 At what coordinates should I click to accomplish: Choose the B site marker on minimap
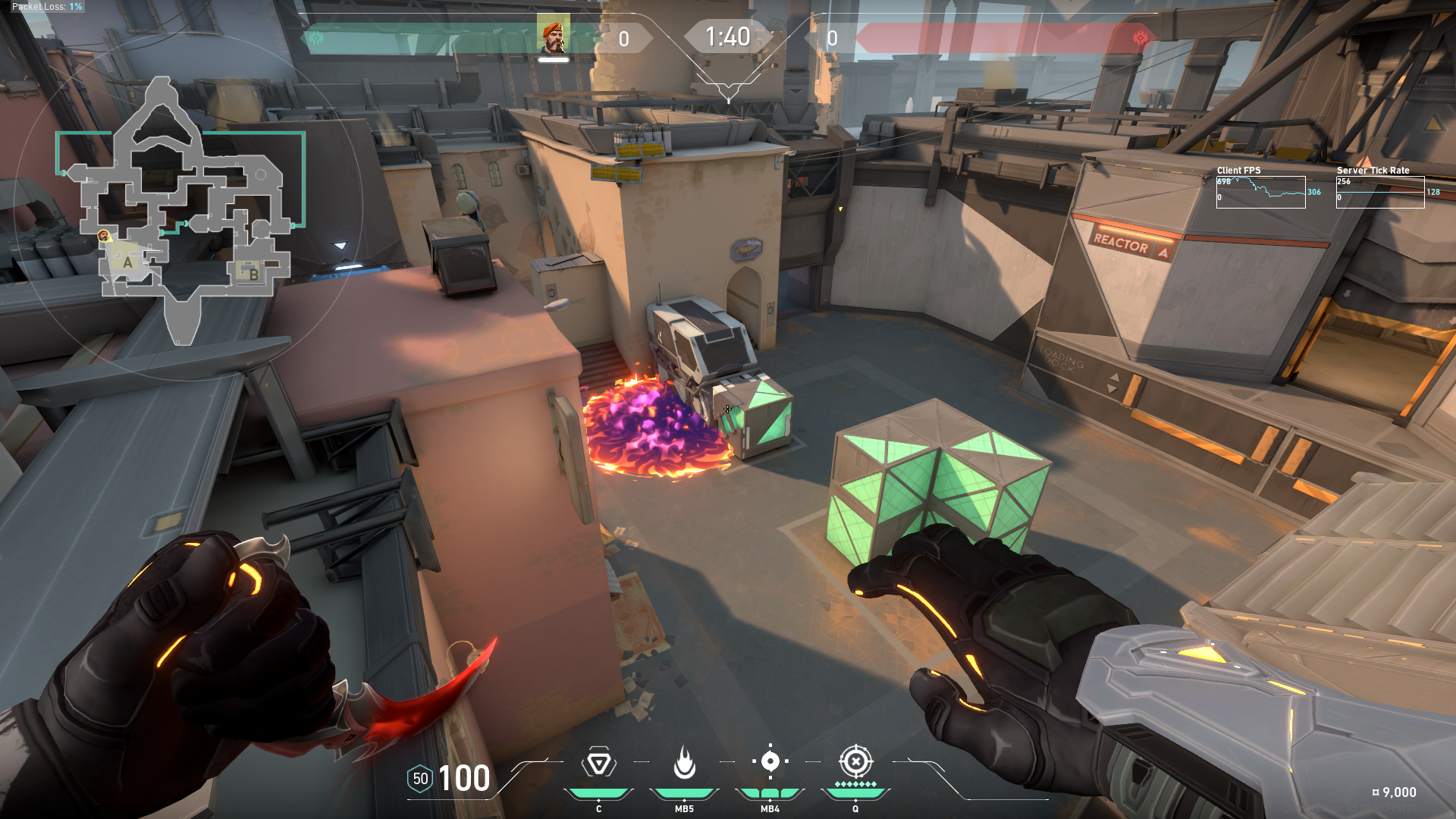(253, 275)
